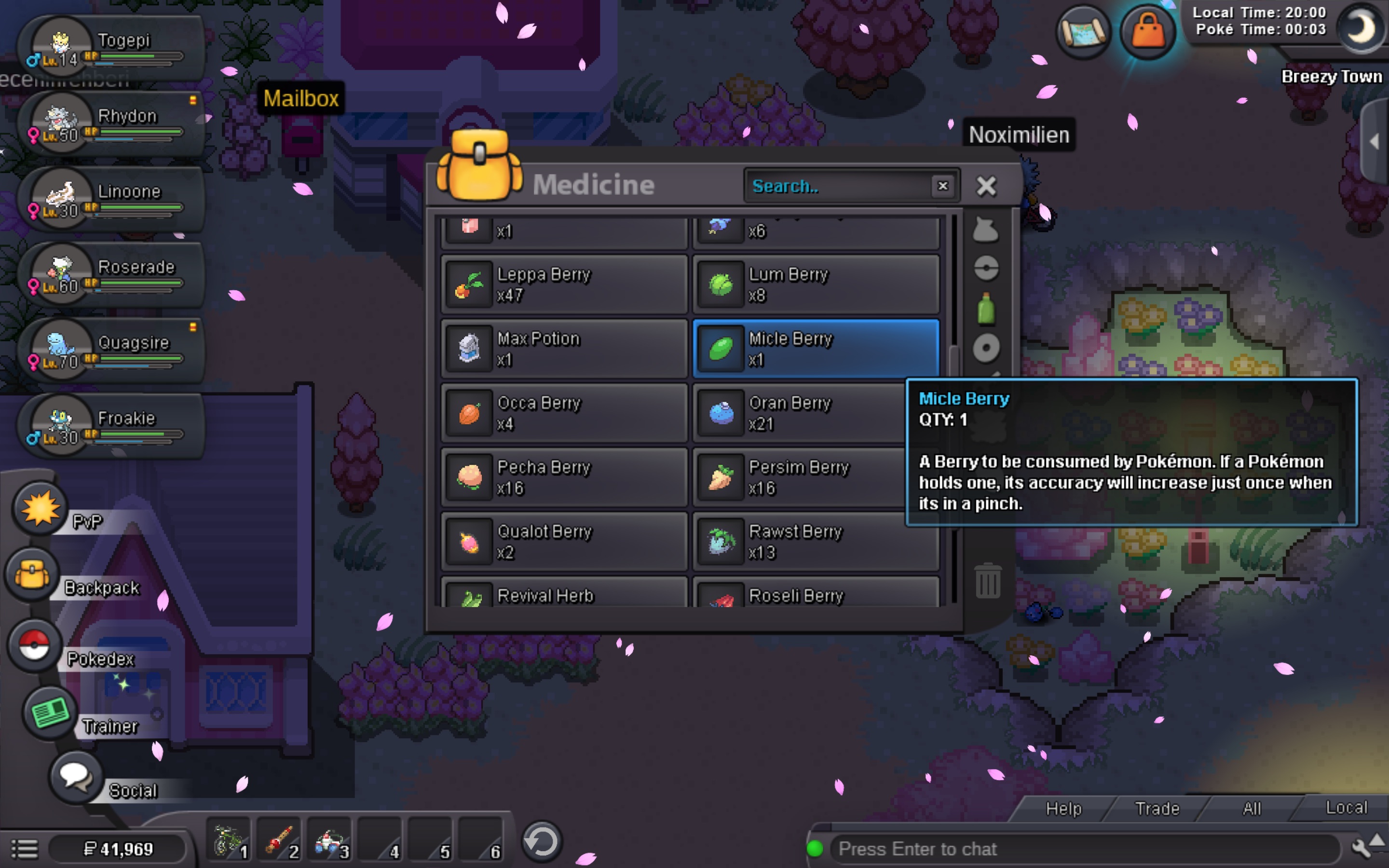Switch to the Trade chat tab

[x=1157, y=808]
